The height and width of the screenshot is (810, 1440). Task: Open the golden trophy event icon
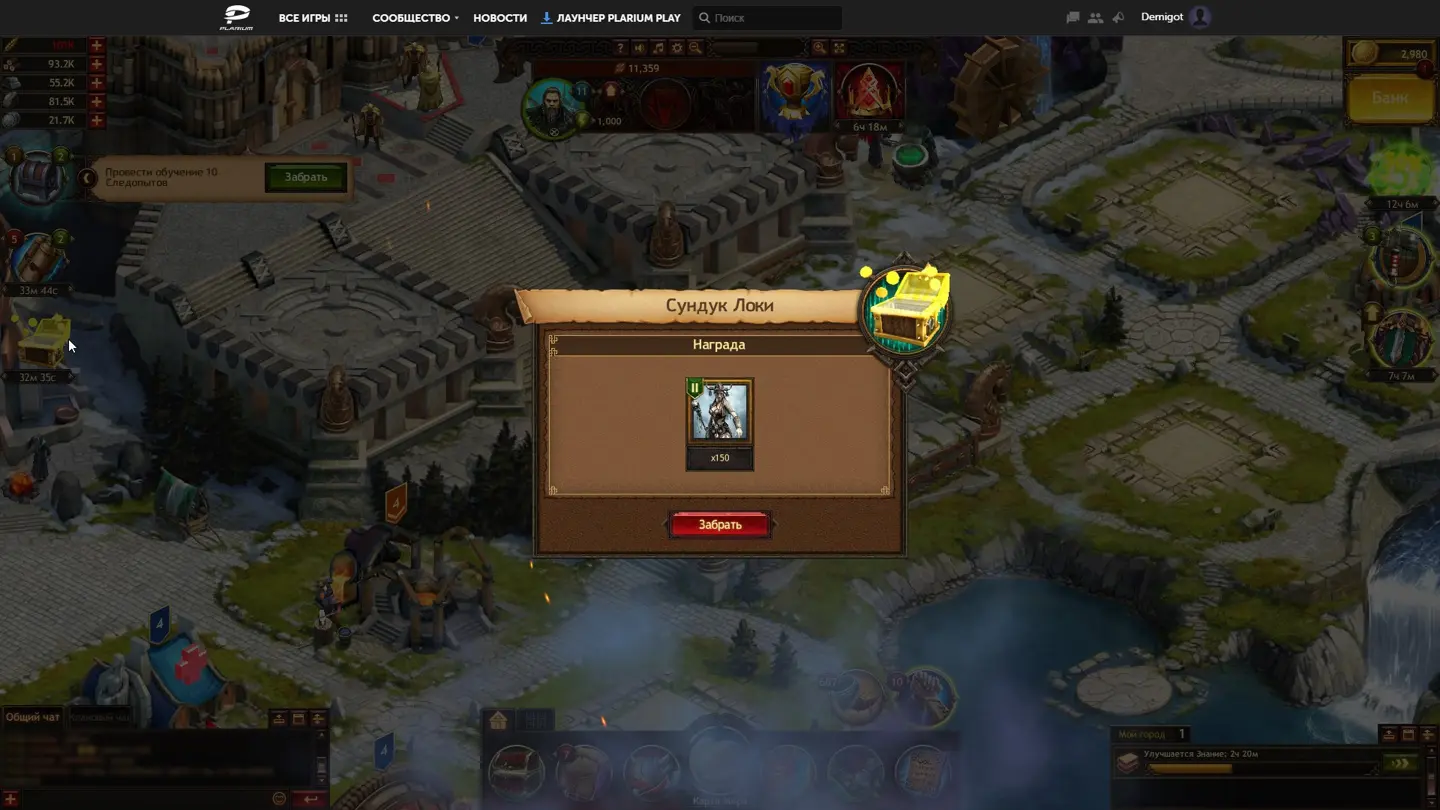[795, 95]
